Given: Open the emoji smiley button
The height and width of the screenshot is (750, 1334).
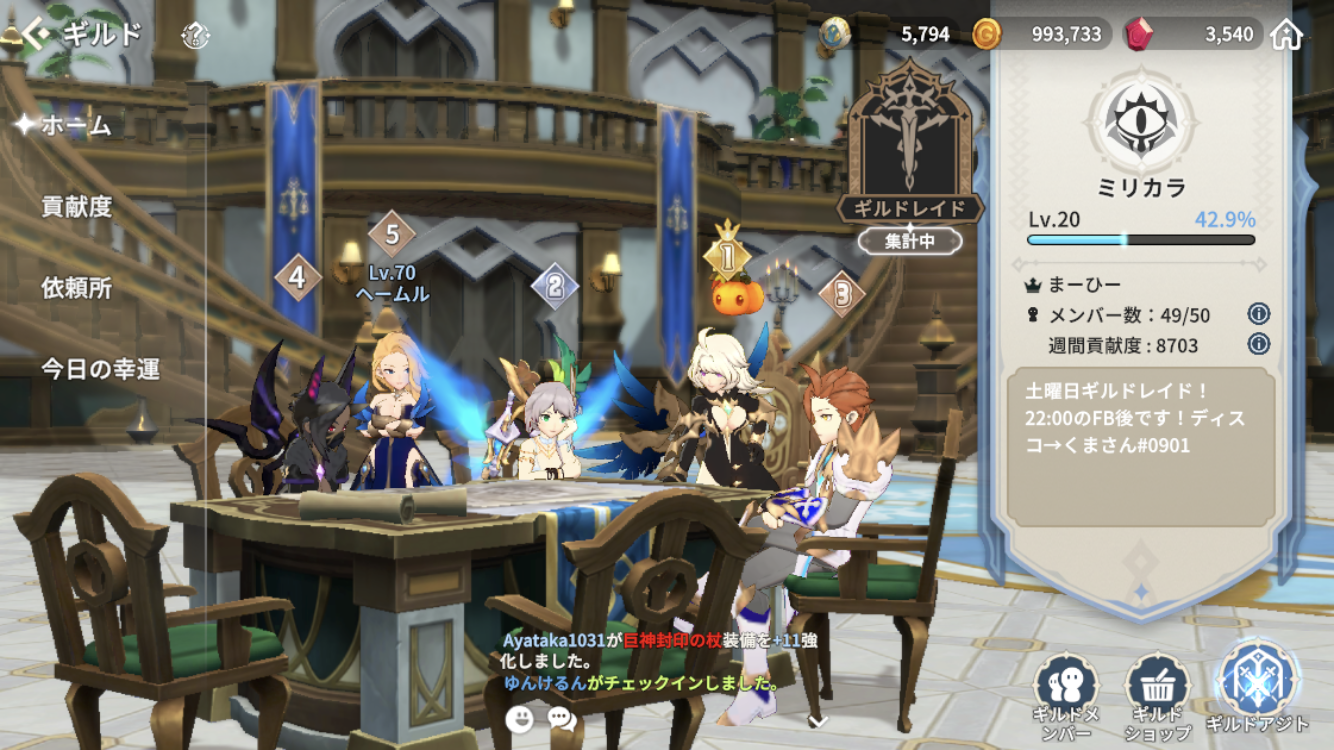Looking at the screenshot, I should point(519,717).
